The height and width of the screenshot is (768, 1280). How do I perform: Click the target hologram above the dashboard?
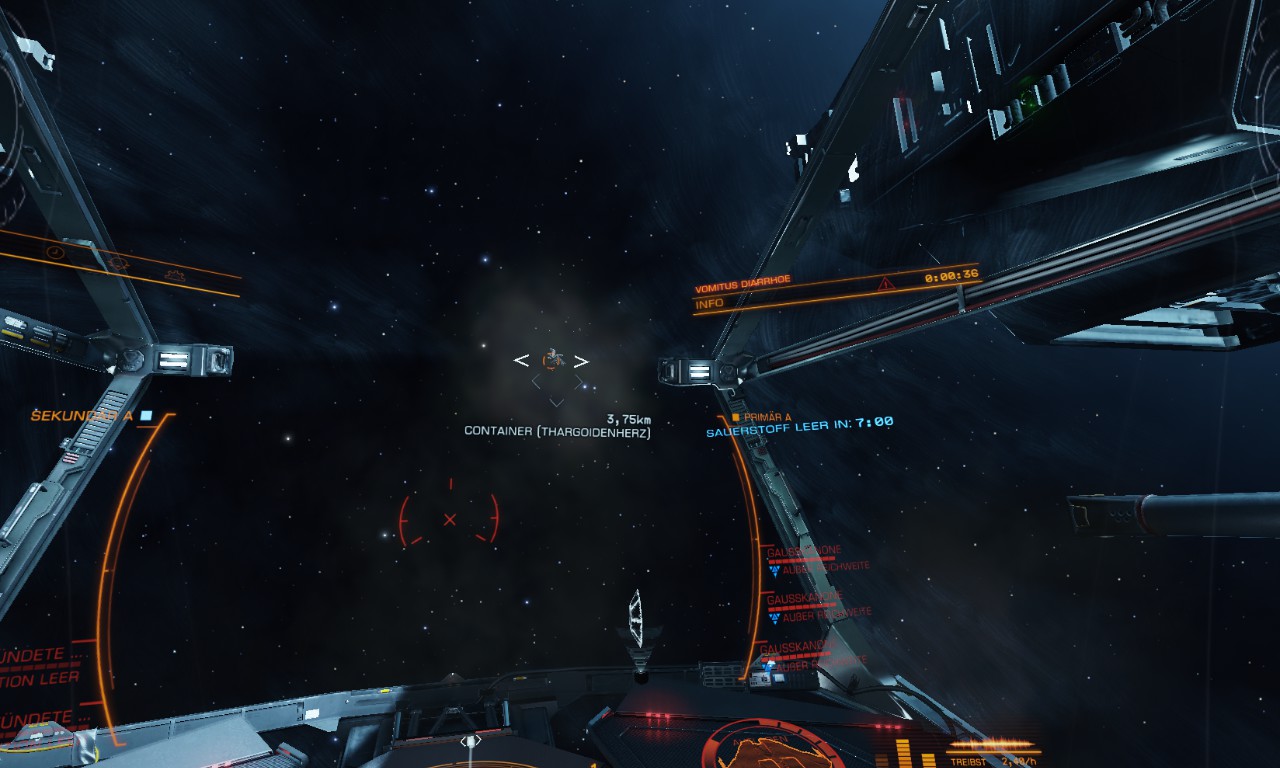[x=635, y=620]
